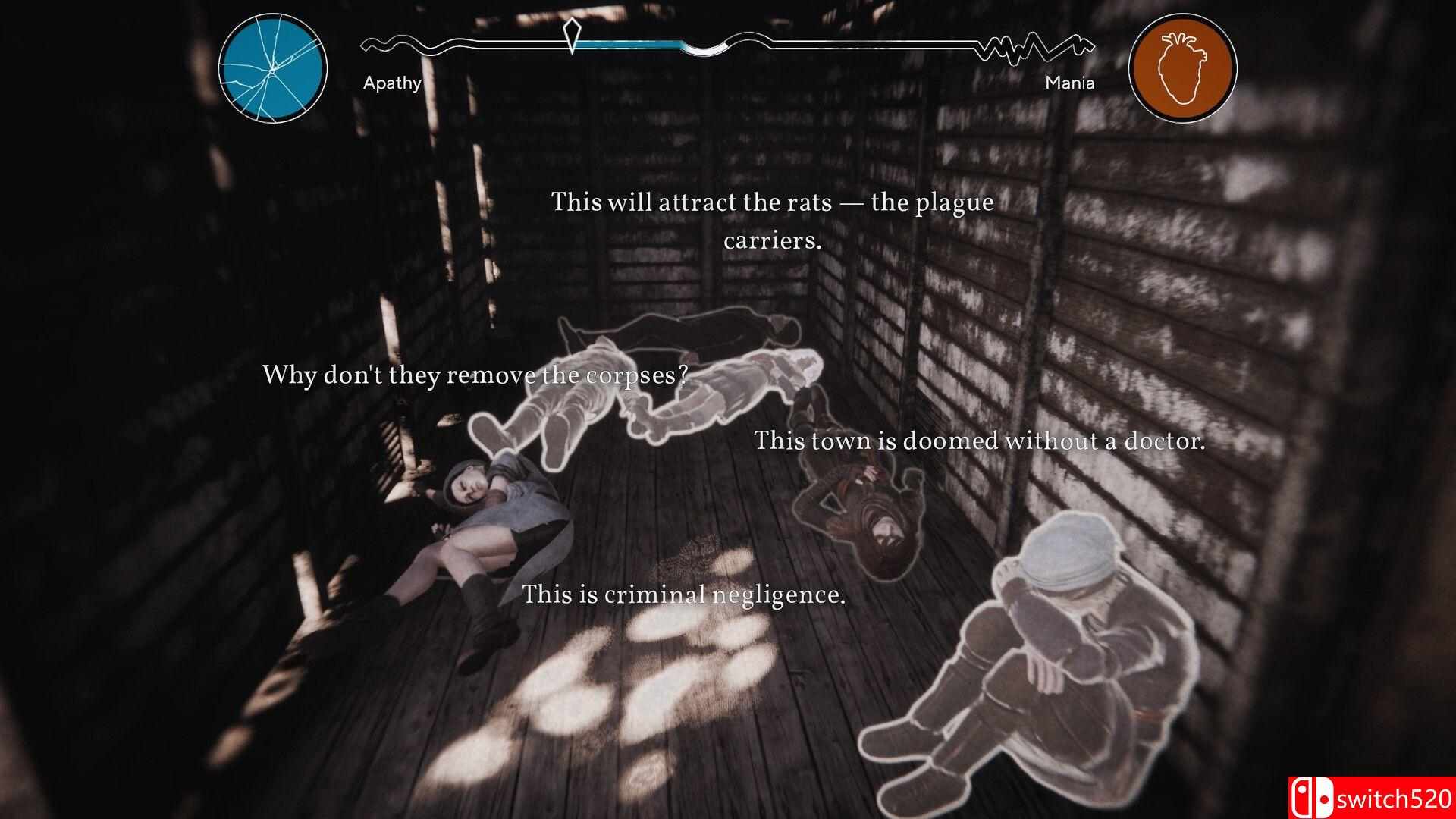Select the Apathy label

(x=394, y=83)
